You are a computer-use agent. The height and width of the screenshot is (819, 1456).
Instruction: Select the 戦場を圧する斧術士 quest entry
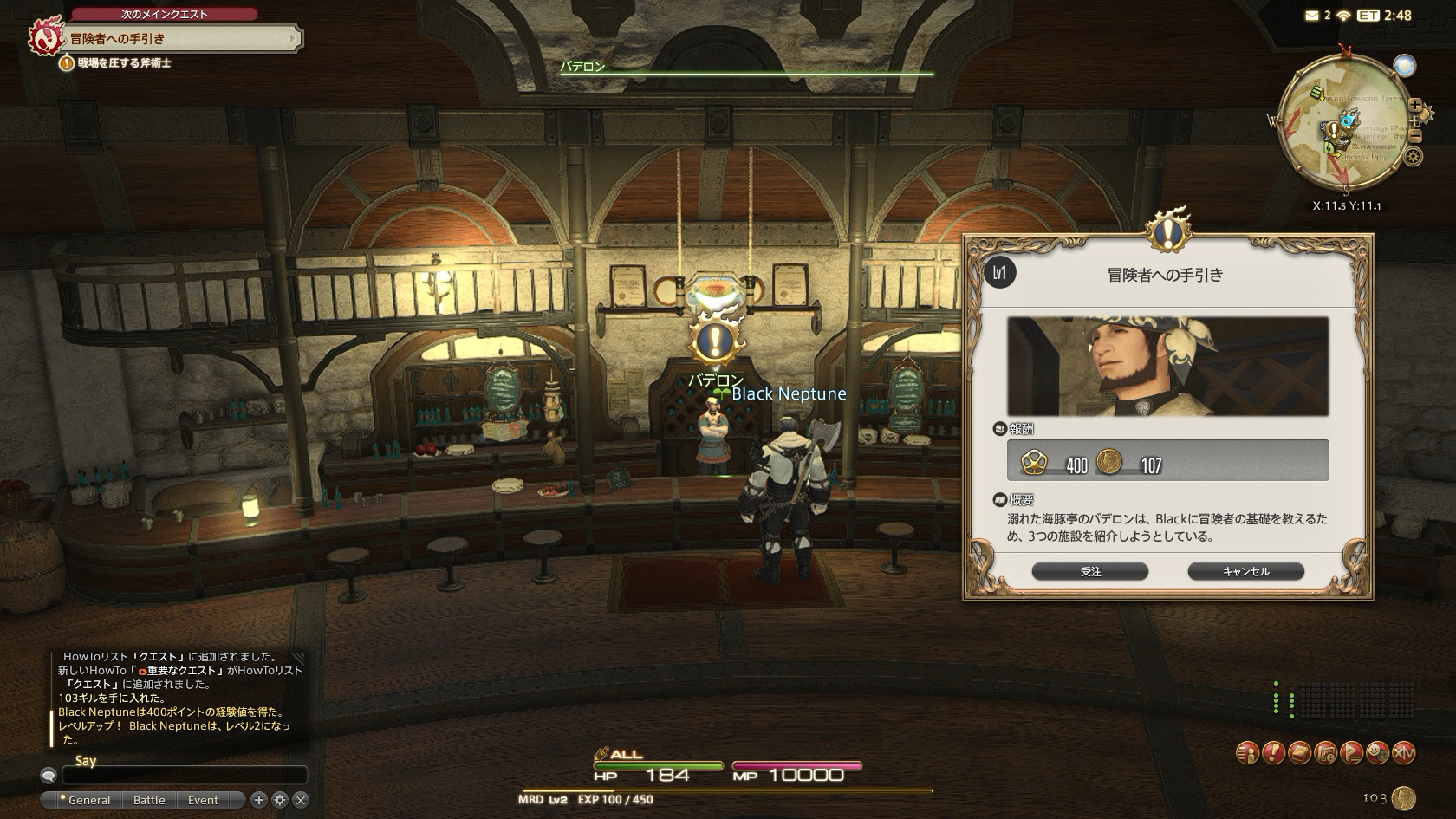point(124,63)
